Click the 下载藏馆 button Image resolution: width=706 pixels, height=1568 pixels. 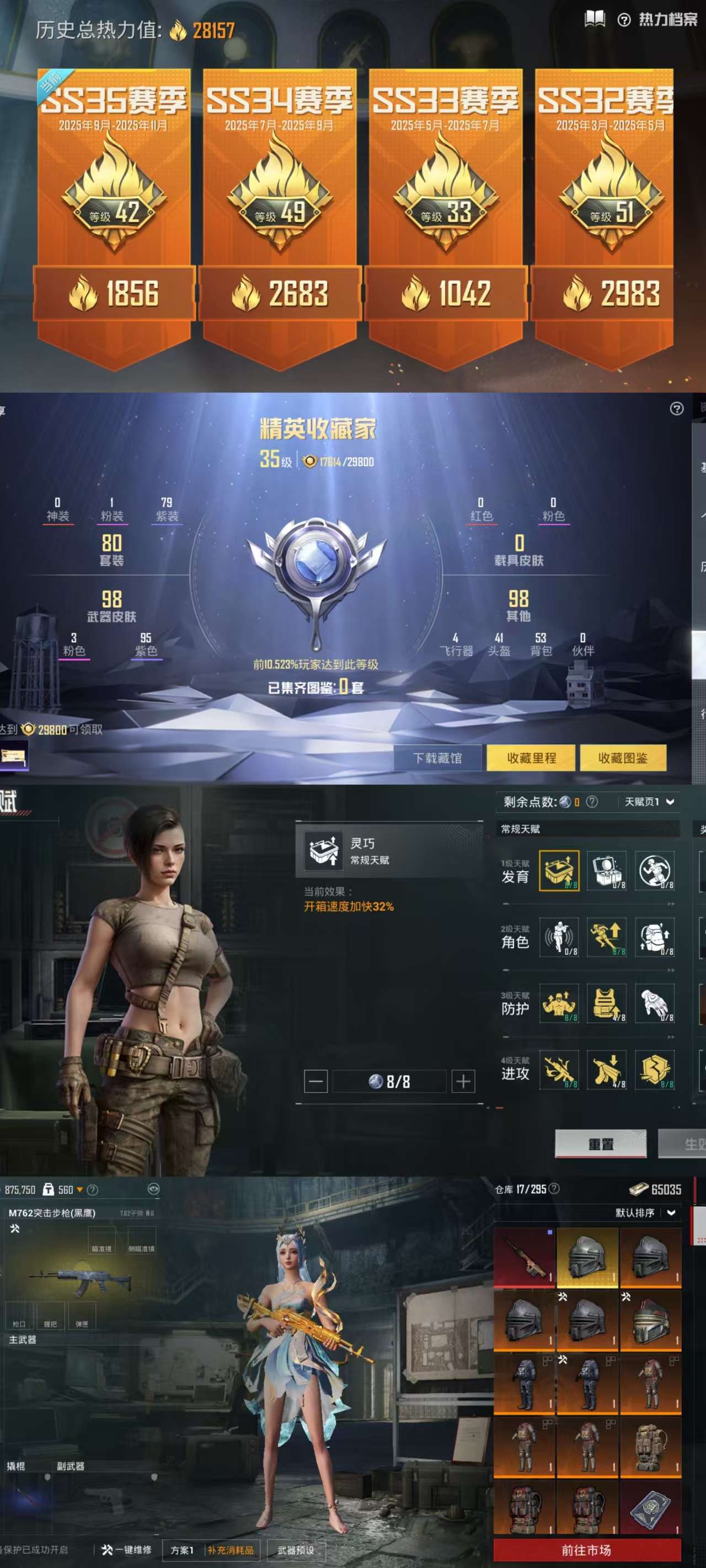coord(437,758)
